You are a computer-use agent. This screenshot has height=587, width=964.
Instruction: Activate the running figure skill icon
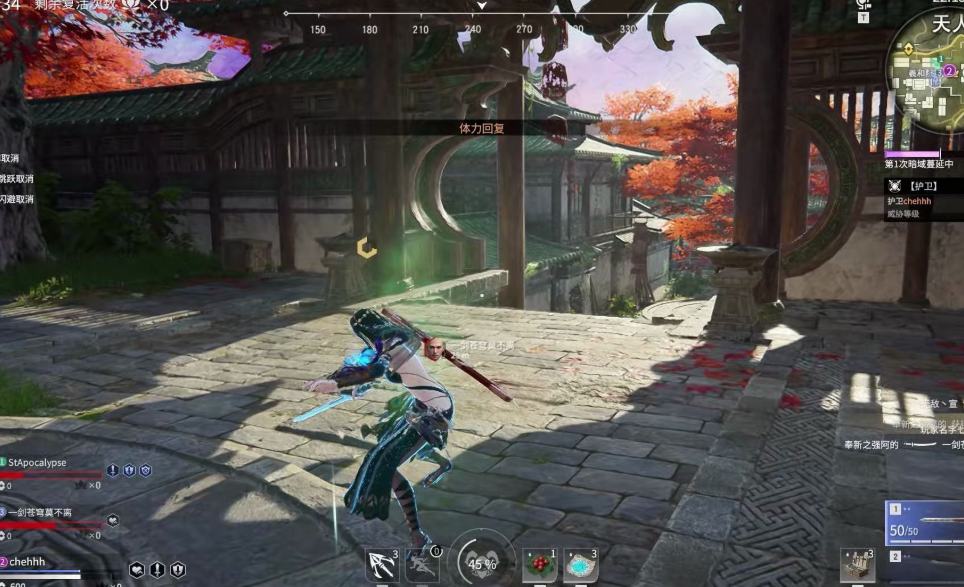pyautogui.click(x=422, y=566)
